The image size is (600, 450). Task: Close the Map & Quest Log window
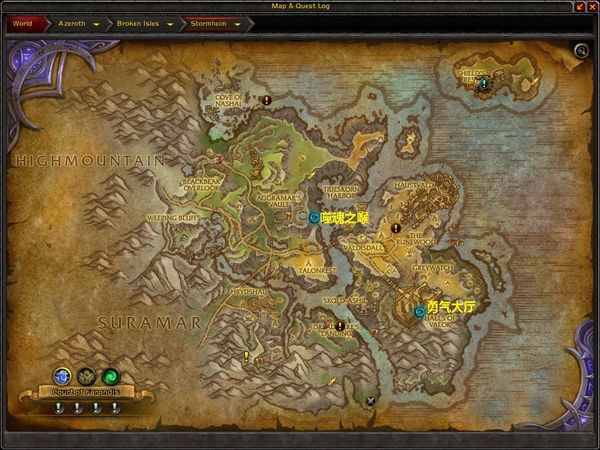click(592, 6)
